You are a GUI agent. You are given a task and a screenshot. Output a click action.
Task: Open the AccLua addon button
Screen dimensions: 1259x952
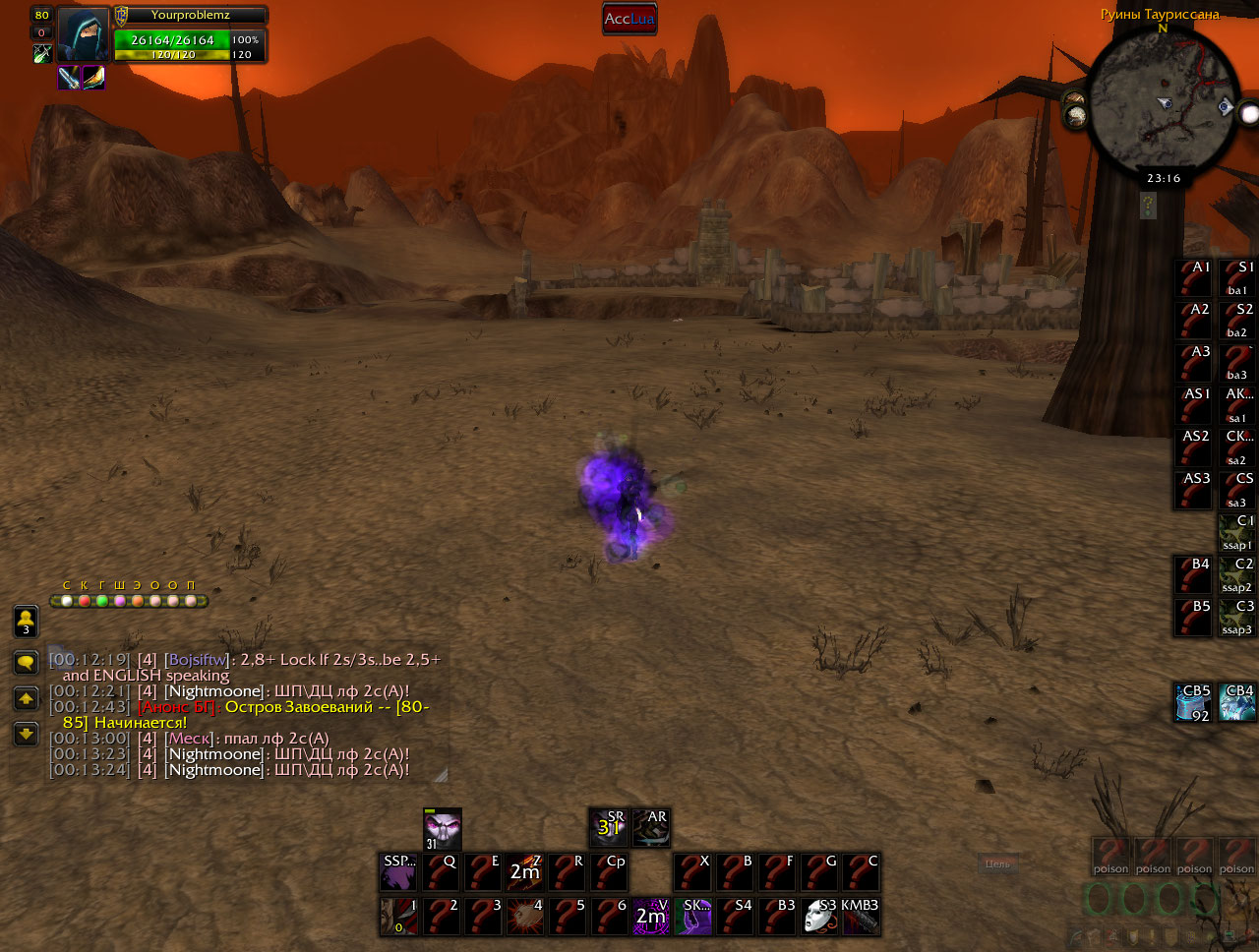tap(629, 19)
